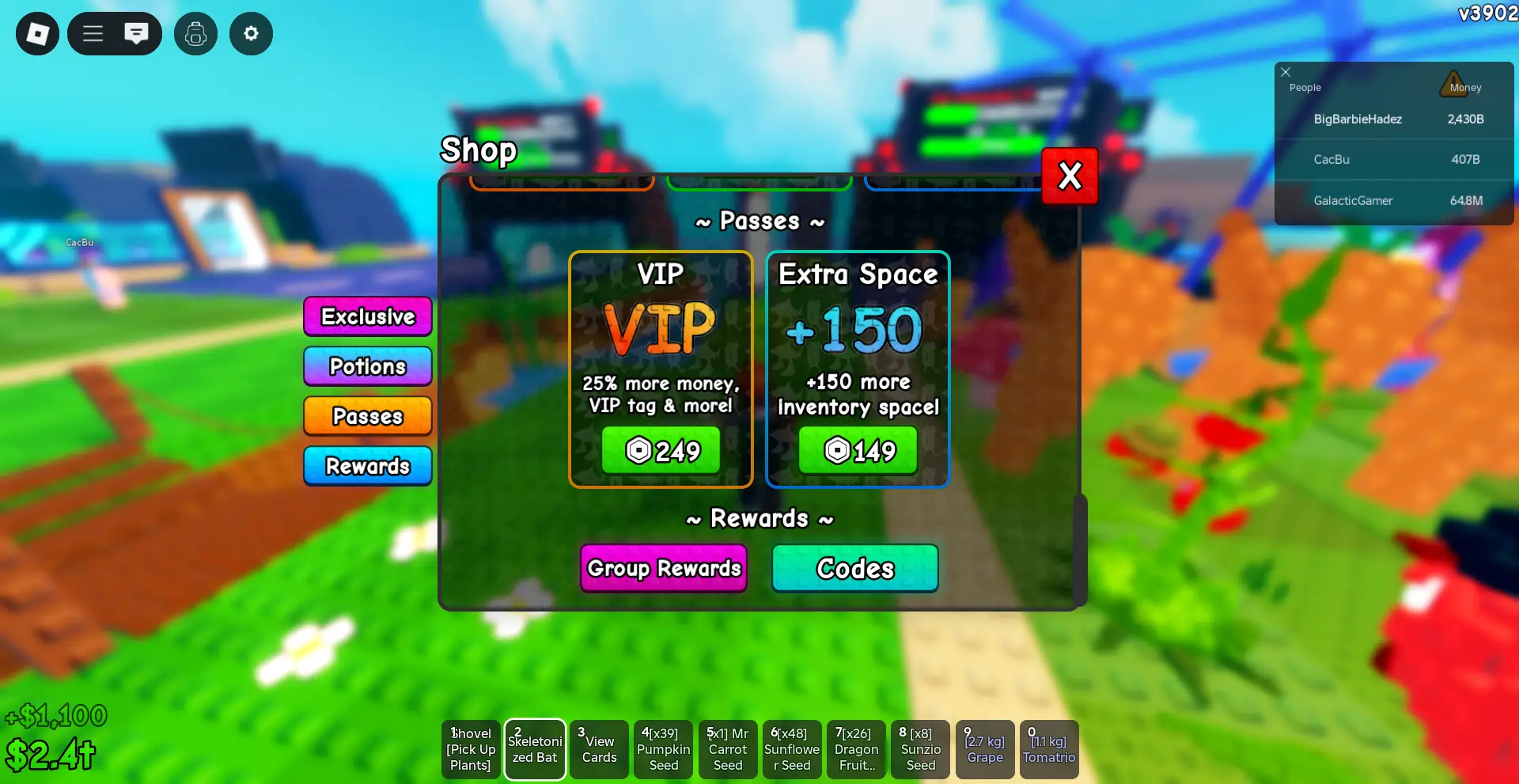Open the View Cards hotbar slot
This screenshot has height=784, width=1519.
599,749
